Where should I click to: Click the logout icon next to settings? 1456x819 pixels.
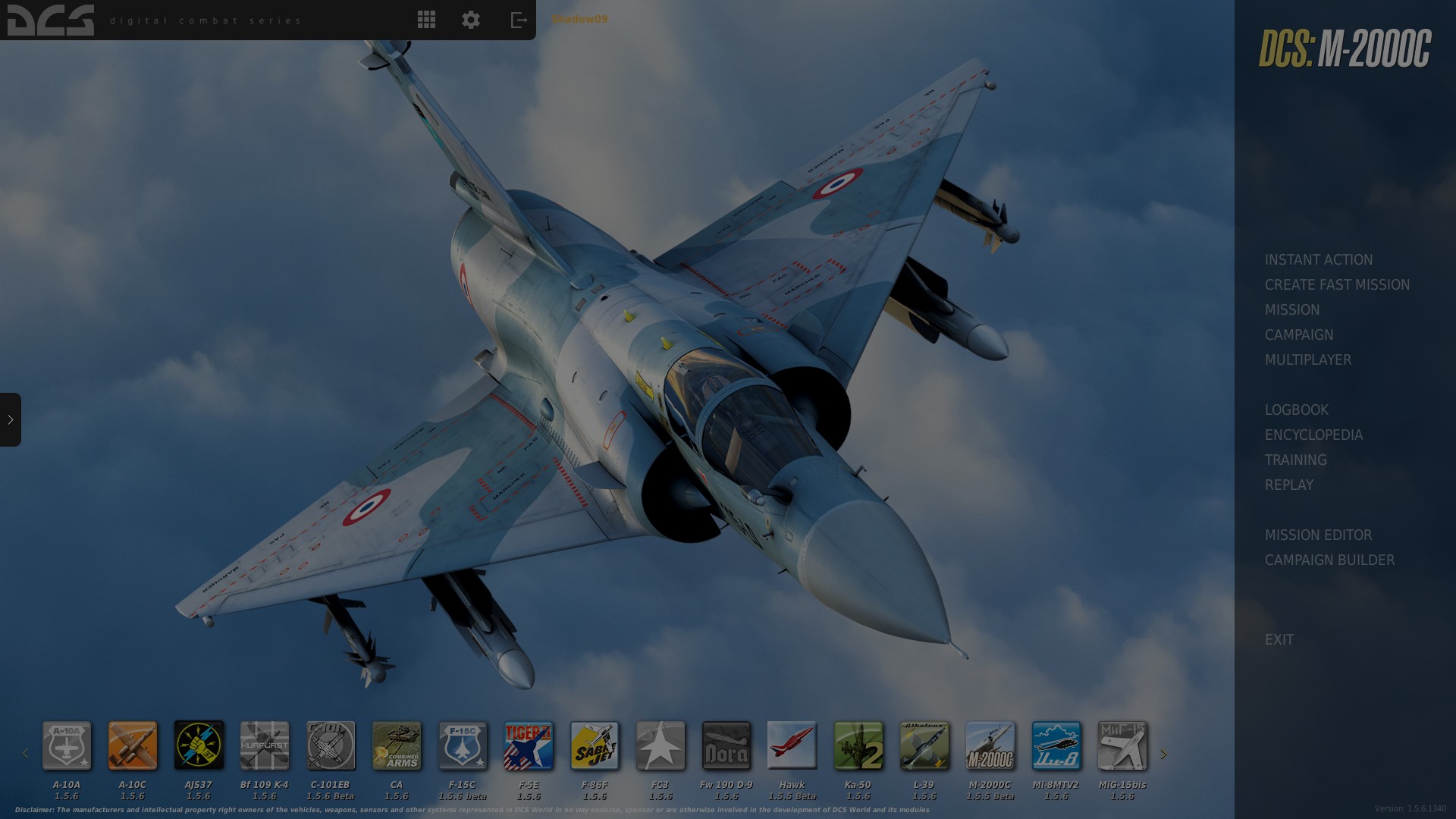point(519,20)
